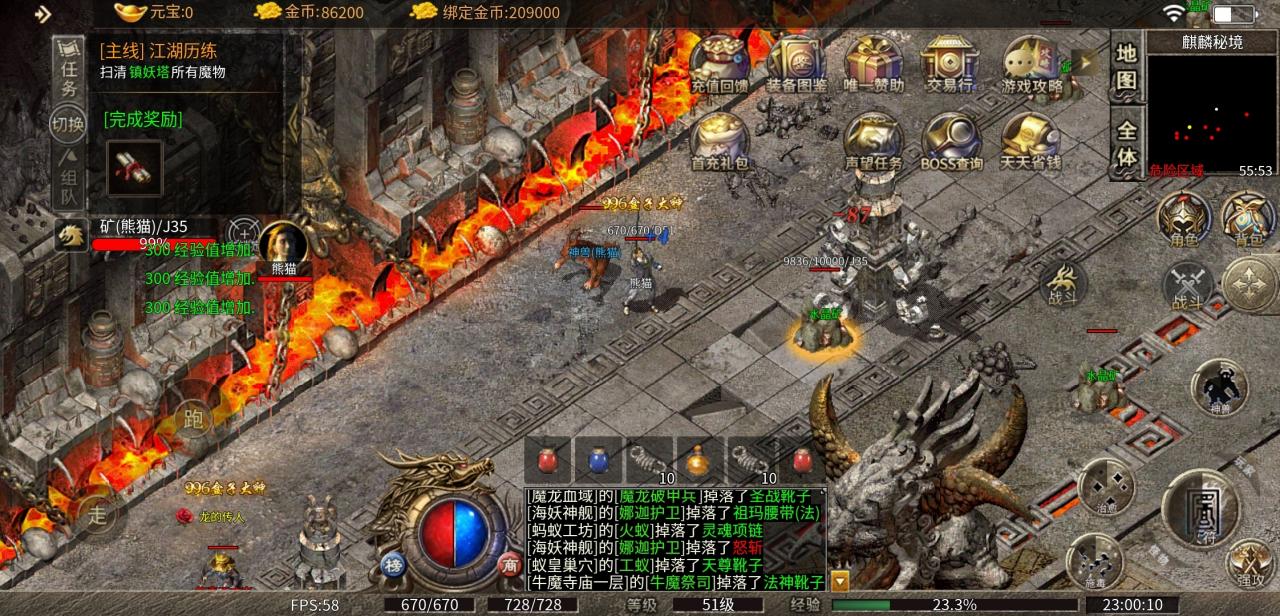Image resolution: width=1280 pixels, height=616 pixels.
Task: Open the 声望任务 reputation quests
Action: [x=873, y=140]
